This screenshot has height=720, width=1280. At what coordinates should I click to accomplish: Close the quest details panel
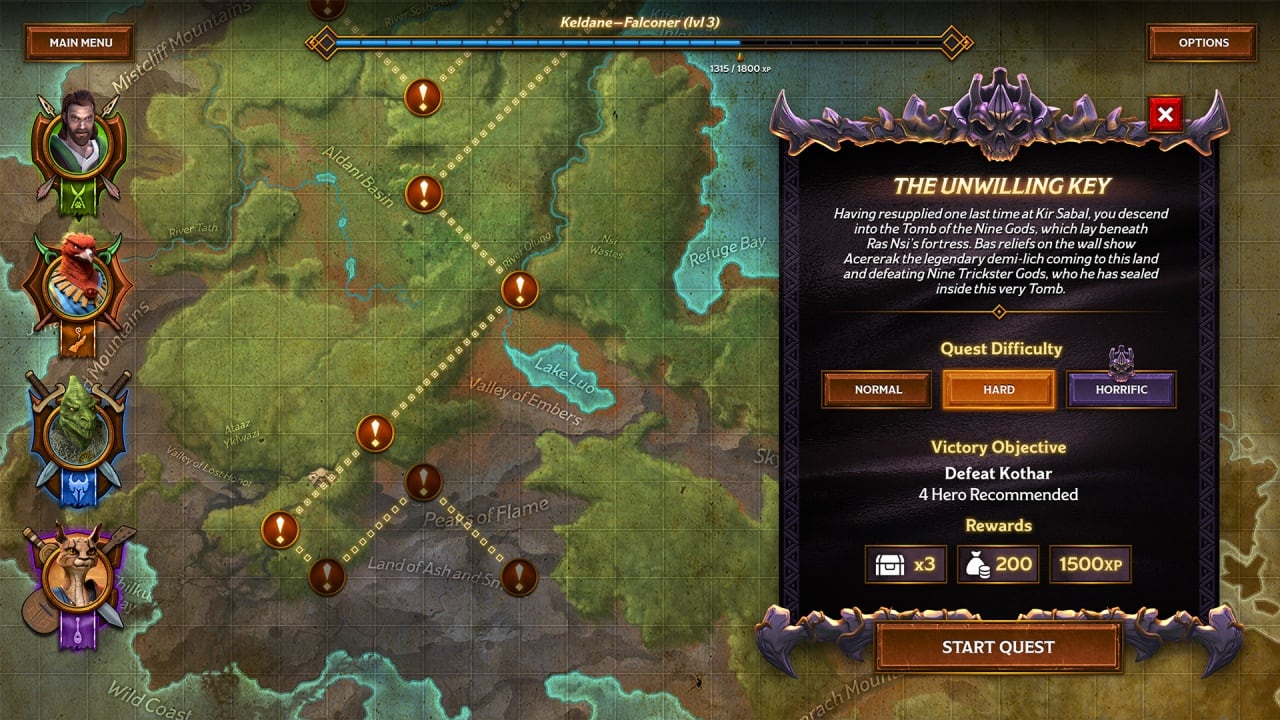click(x=1165, y=115)
